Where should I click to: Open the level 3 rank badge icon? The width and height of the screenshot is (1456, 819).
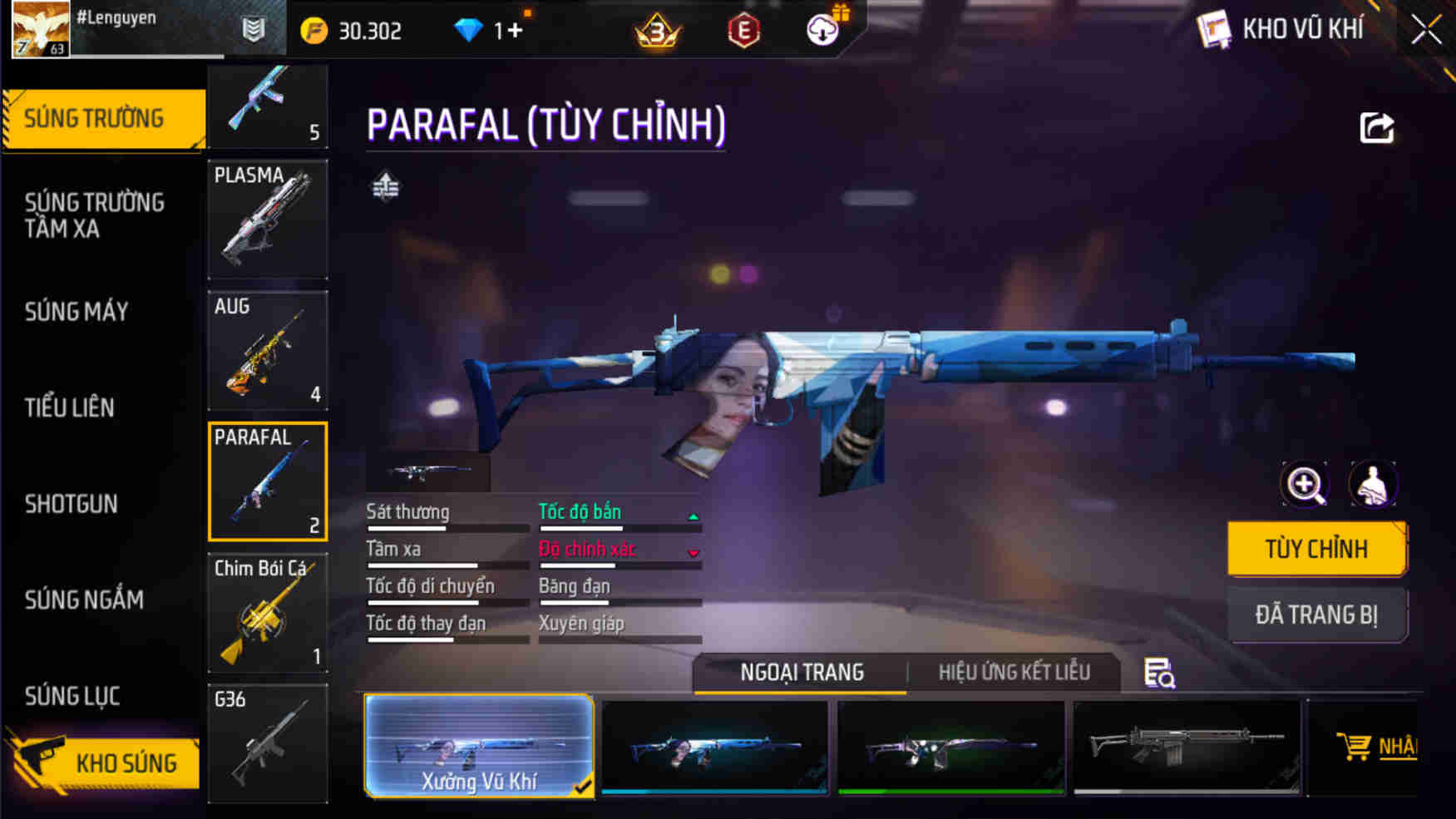pyautogui.click(x=656, y=28)
